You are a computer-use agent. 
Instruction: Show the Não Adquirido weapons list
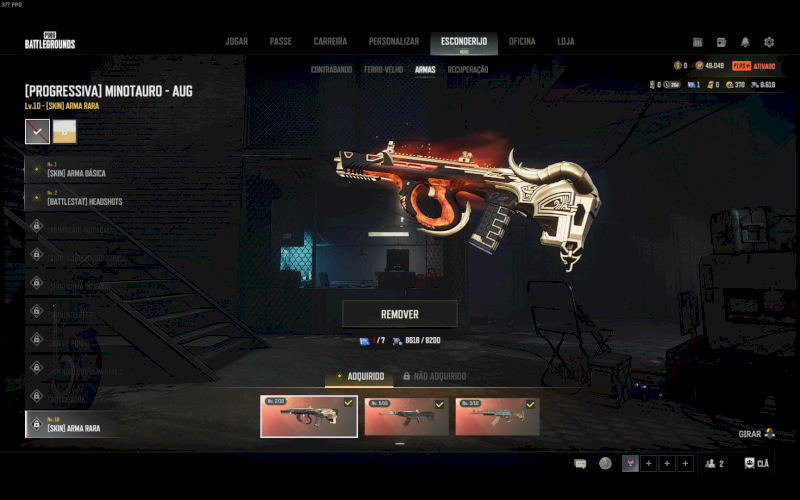click(x=434, y=376)
